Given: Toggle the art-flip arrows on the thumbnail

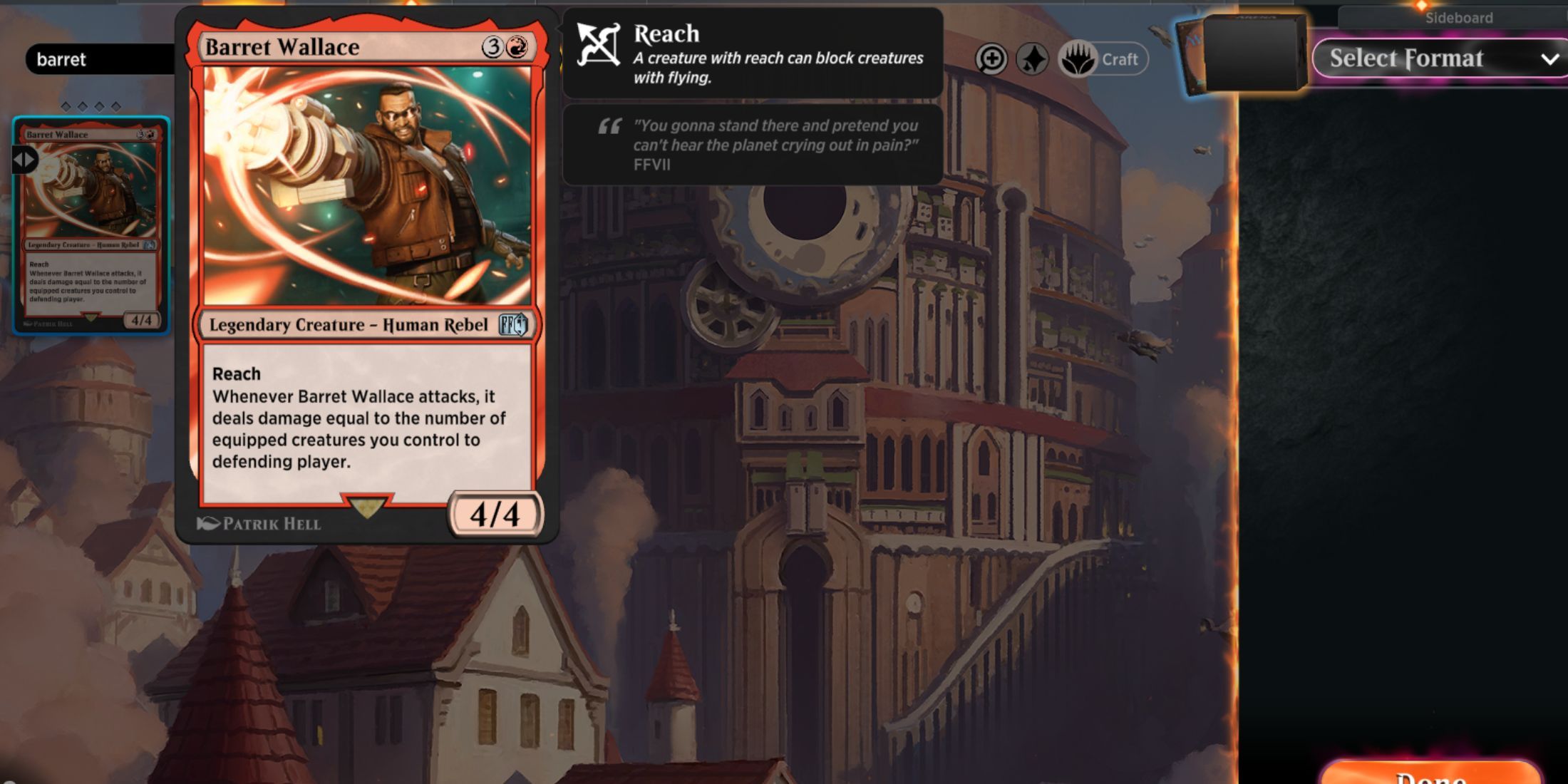Looking at the screenshot, I should [x=26, y=160].
